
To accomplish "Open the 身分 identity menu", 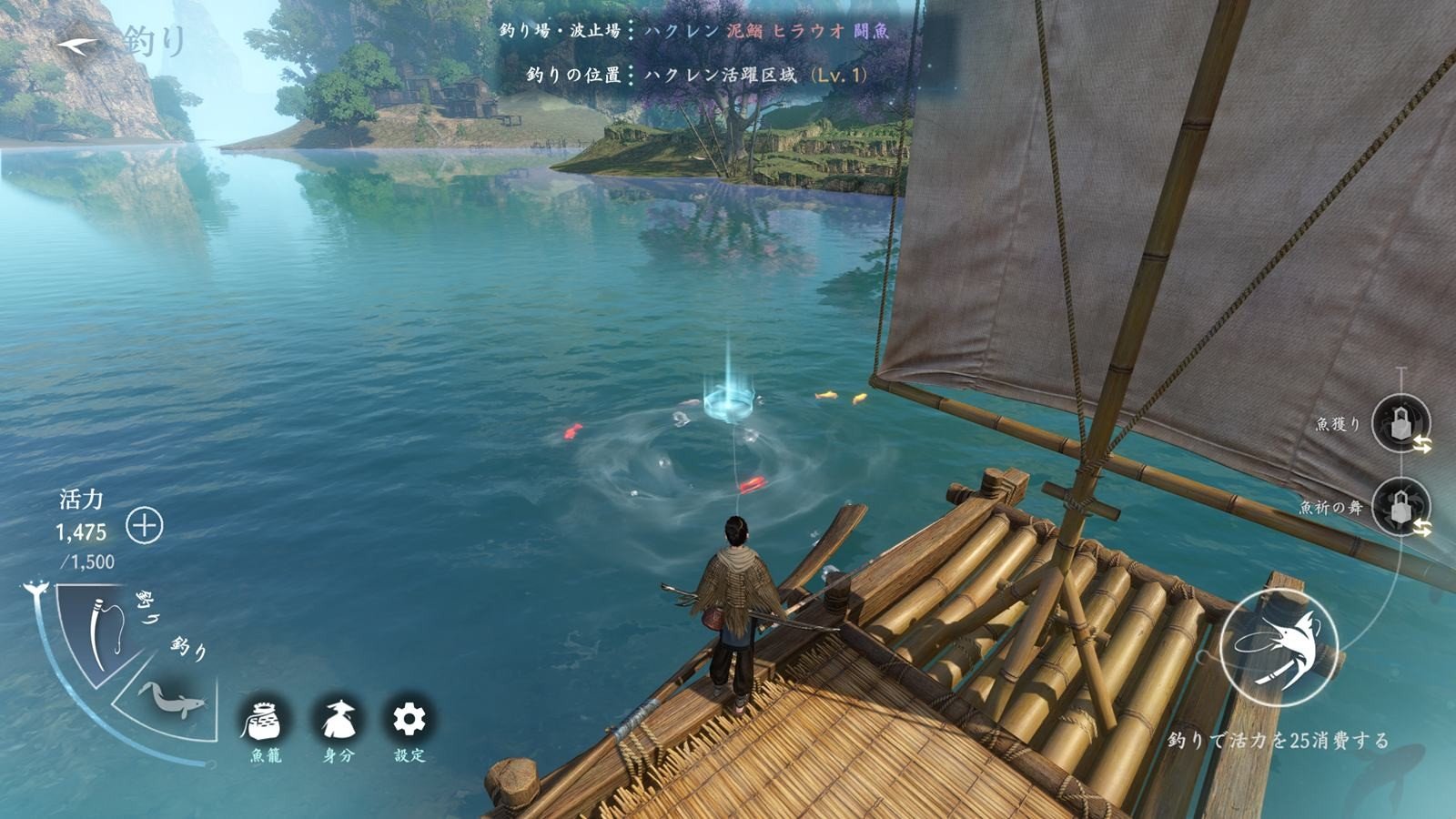I will pos(339,721).
